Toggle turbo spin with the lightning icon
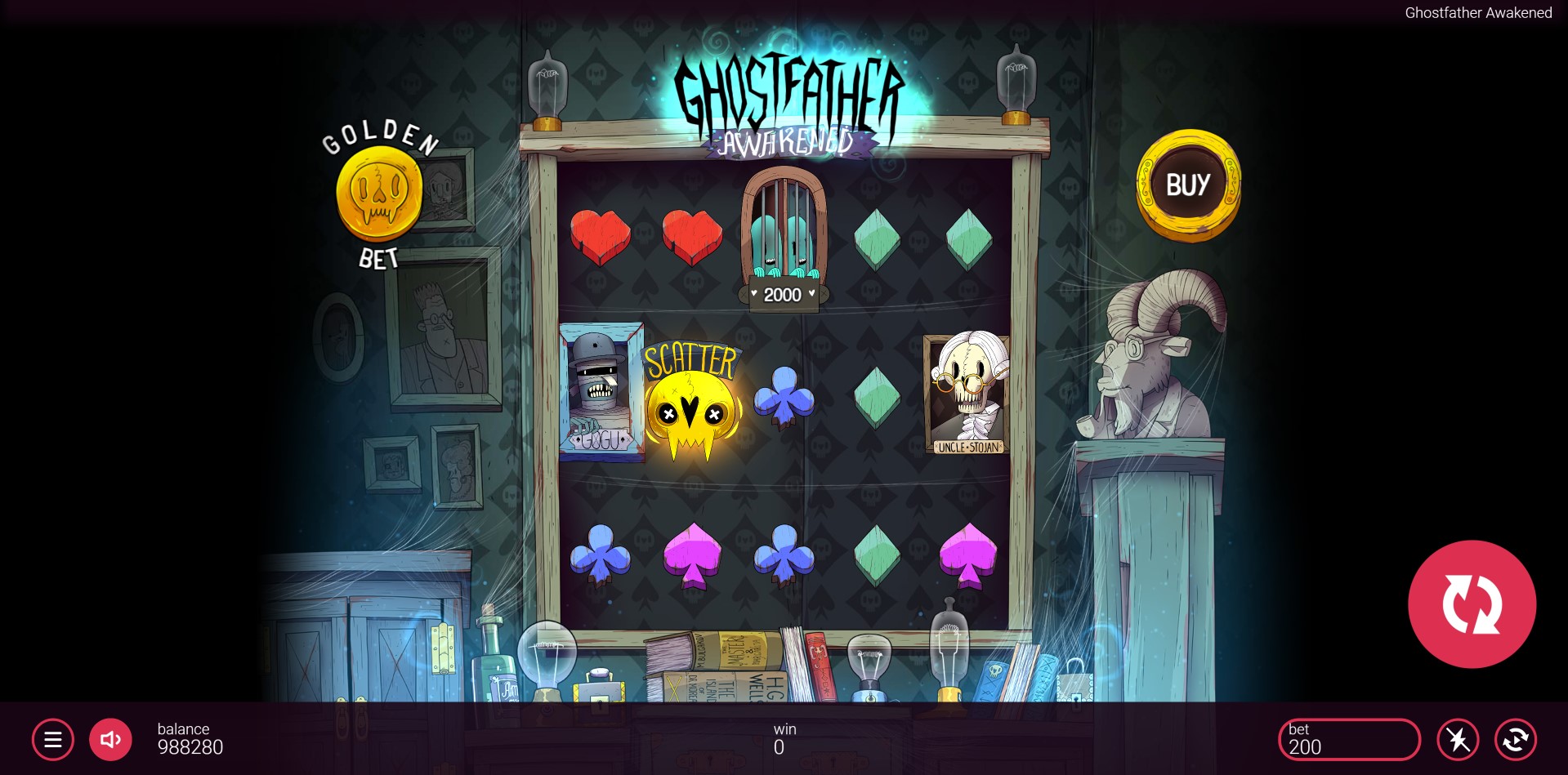Viewport: 1568px width, 775px height. point(1459,740)
